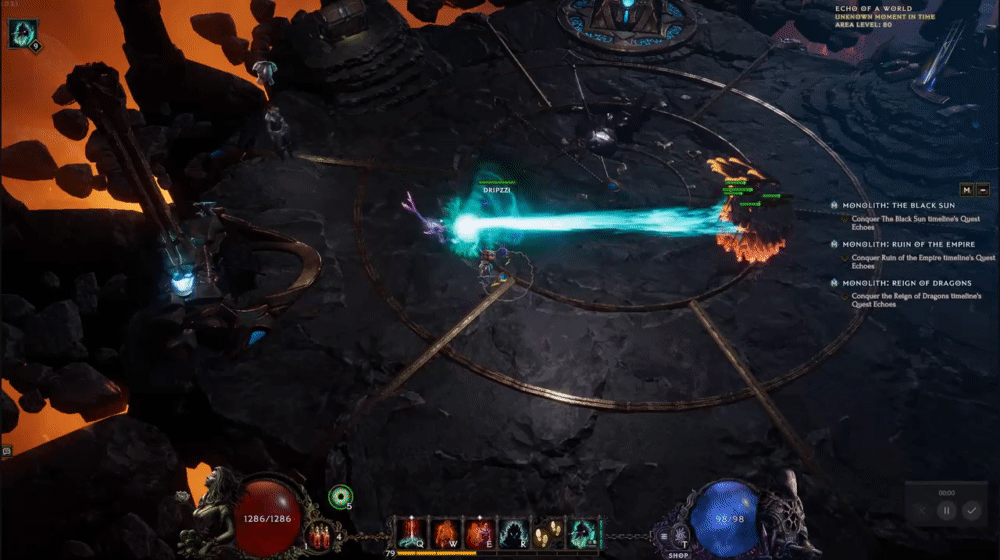
Task: Collapse the quest tracker with the minus button
Action: tap(982, 189)
